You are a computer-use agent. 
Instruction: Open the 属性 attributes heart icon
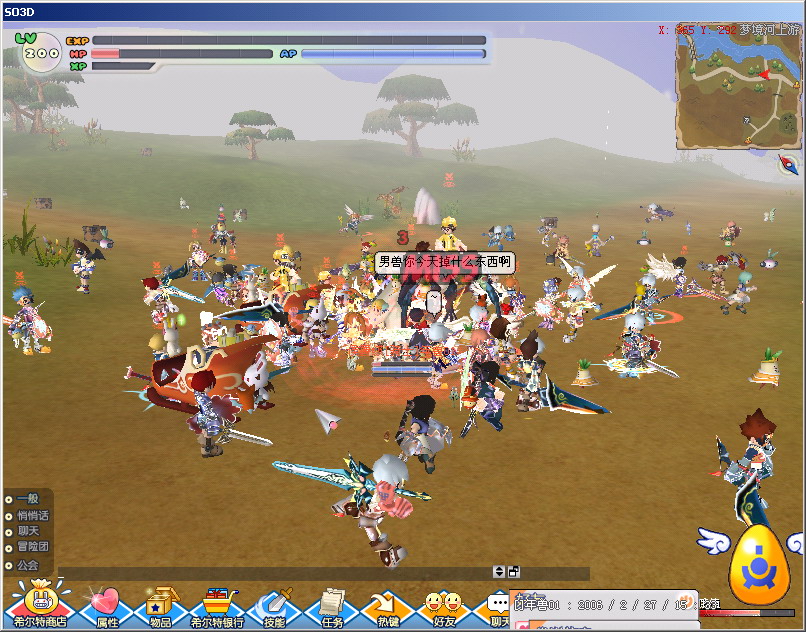click(105, 605)
